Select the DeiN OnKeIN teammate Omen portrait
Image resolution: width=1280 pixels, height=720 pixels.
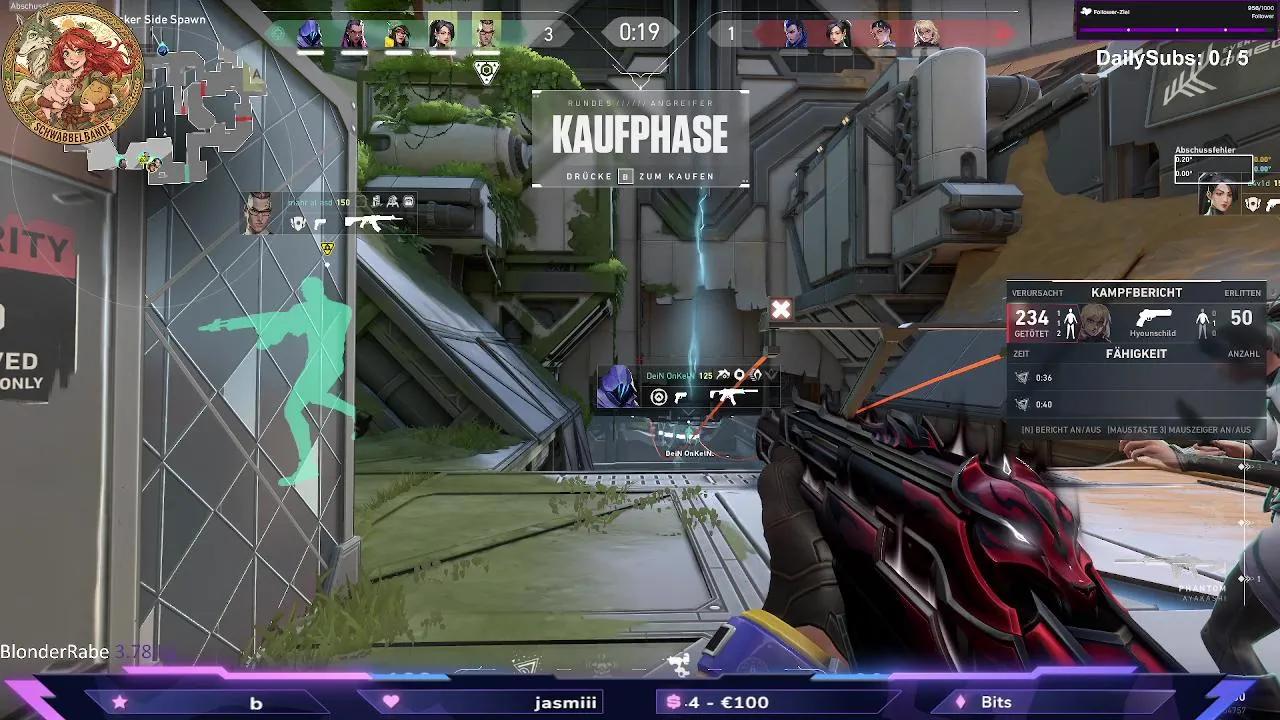pos(617,386)
